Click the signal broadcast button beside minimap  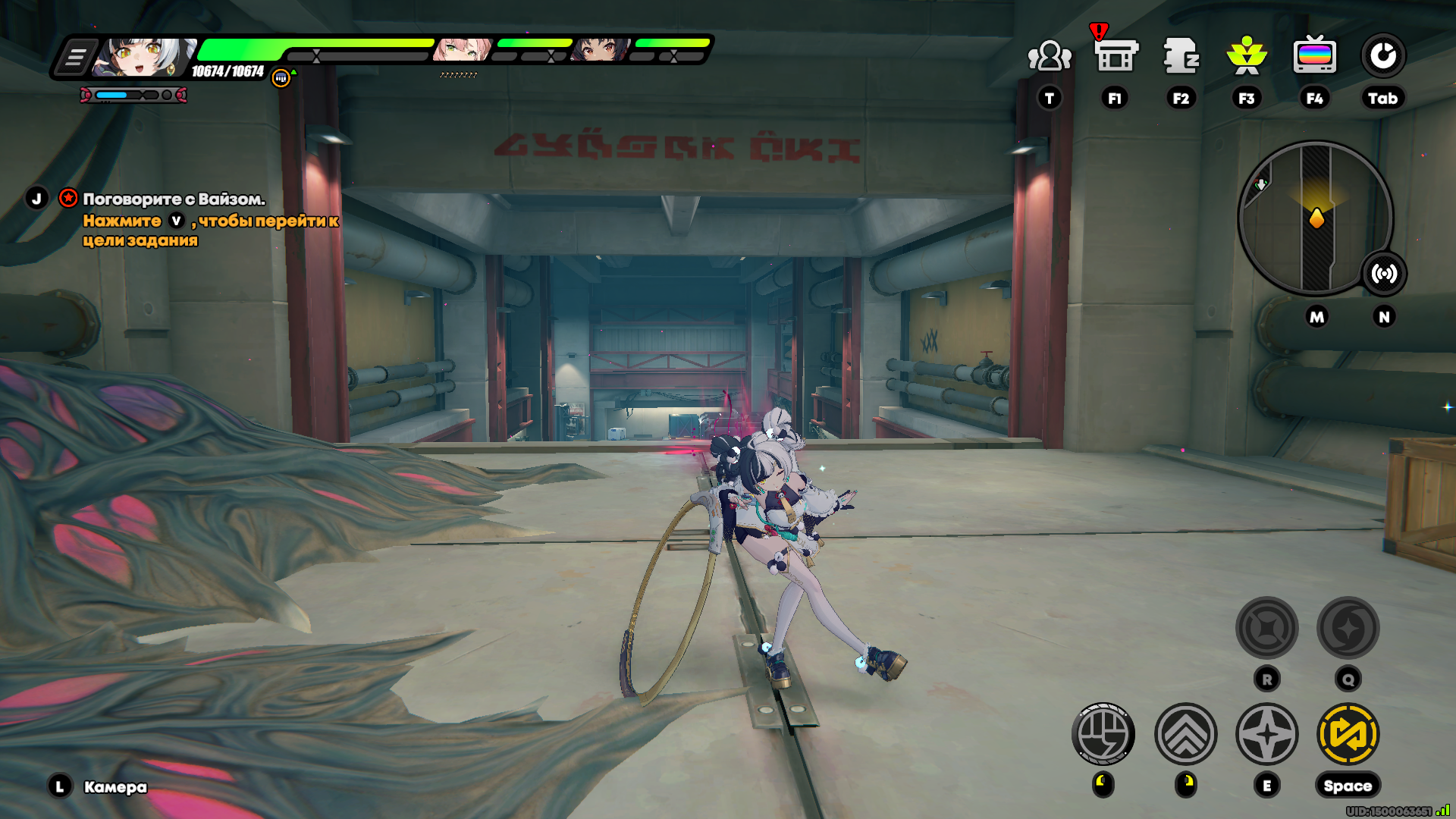coord(1384,274)
